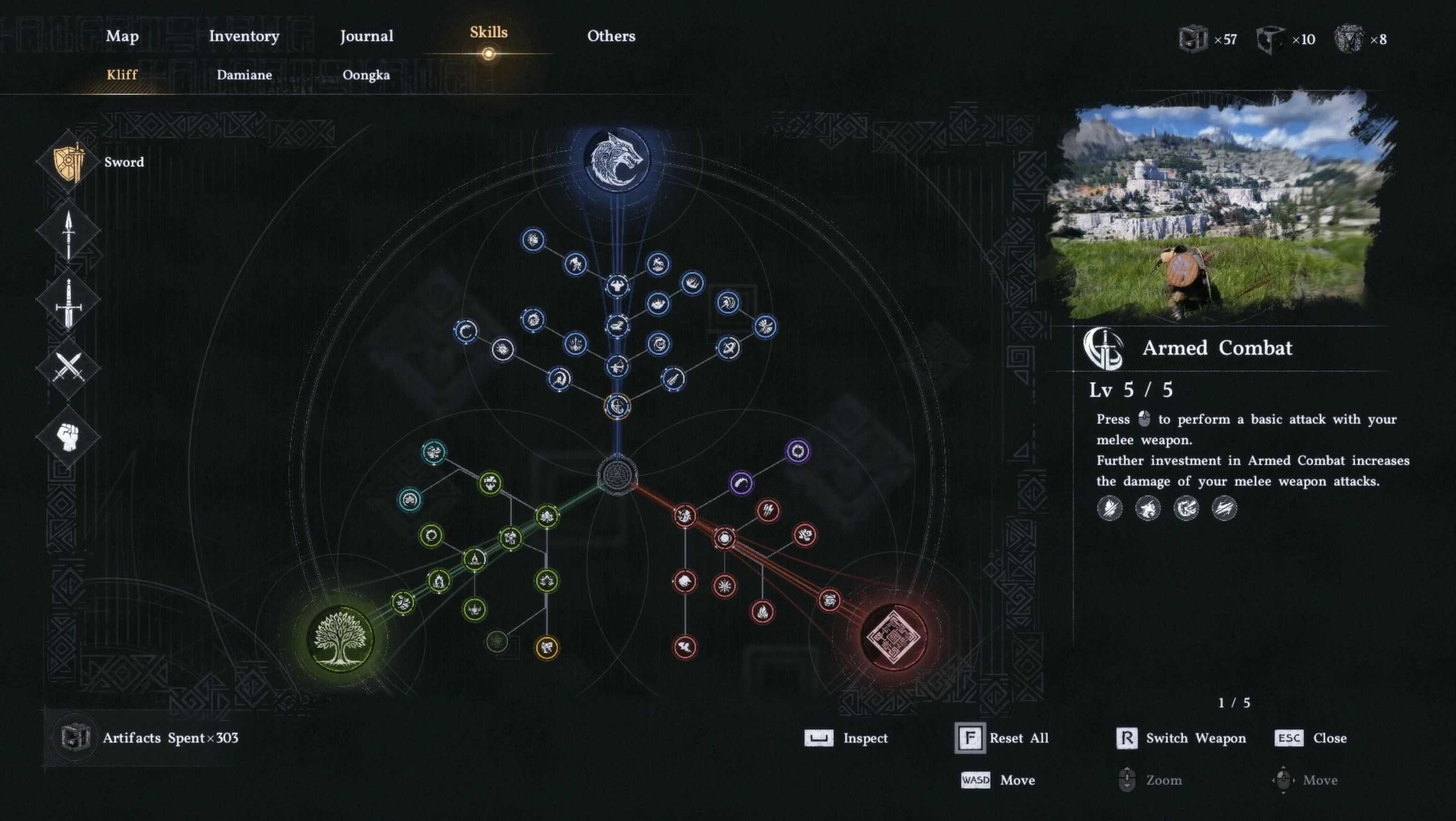Select the blue wolf head skill node
Image resolution: width=1456 pixels, height=821 pixels.
point(617,159)
